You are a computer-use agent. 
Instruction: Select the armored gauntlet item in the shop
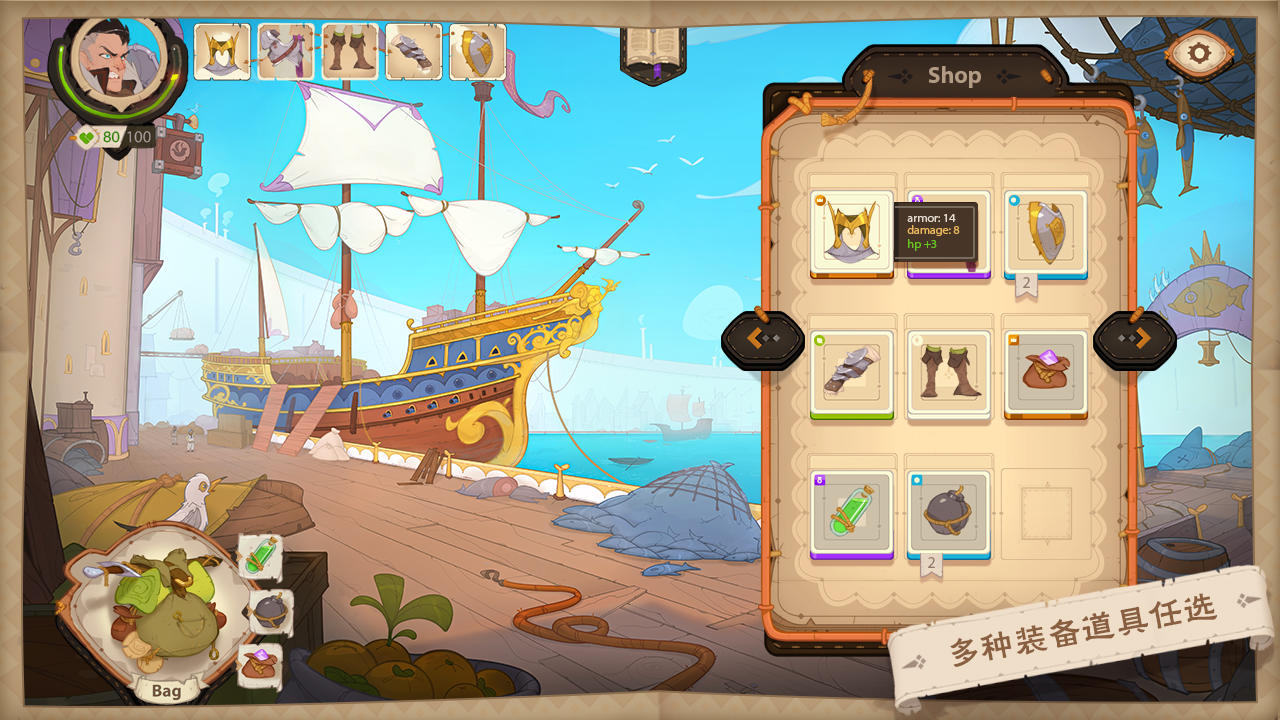(x=853, y=371)
